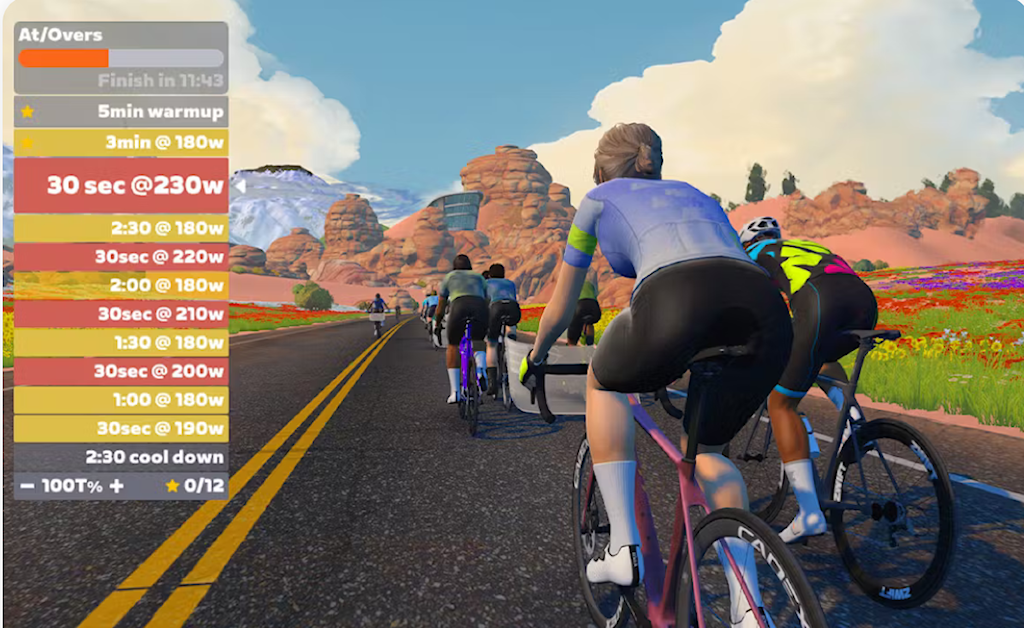Select the 2:00 @ 180w interval row
Screen dimensions: 1024x628
[x=121, y=286]
